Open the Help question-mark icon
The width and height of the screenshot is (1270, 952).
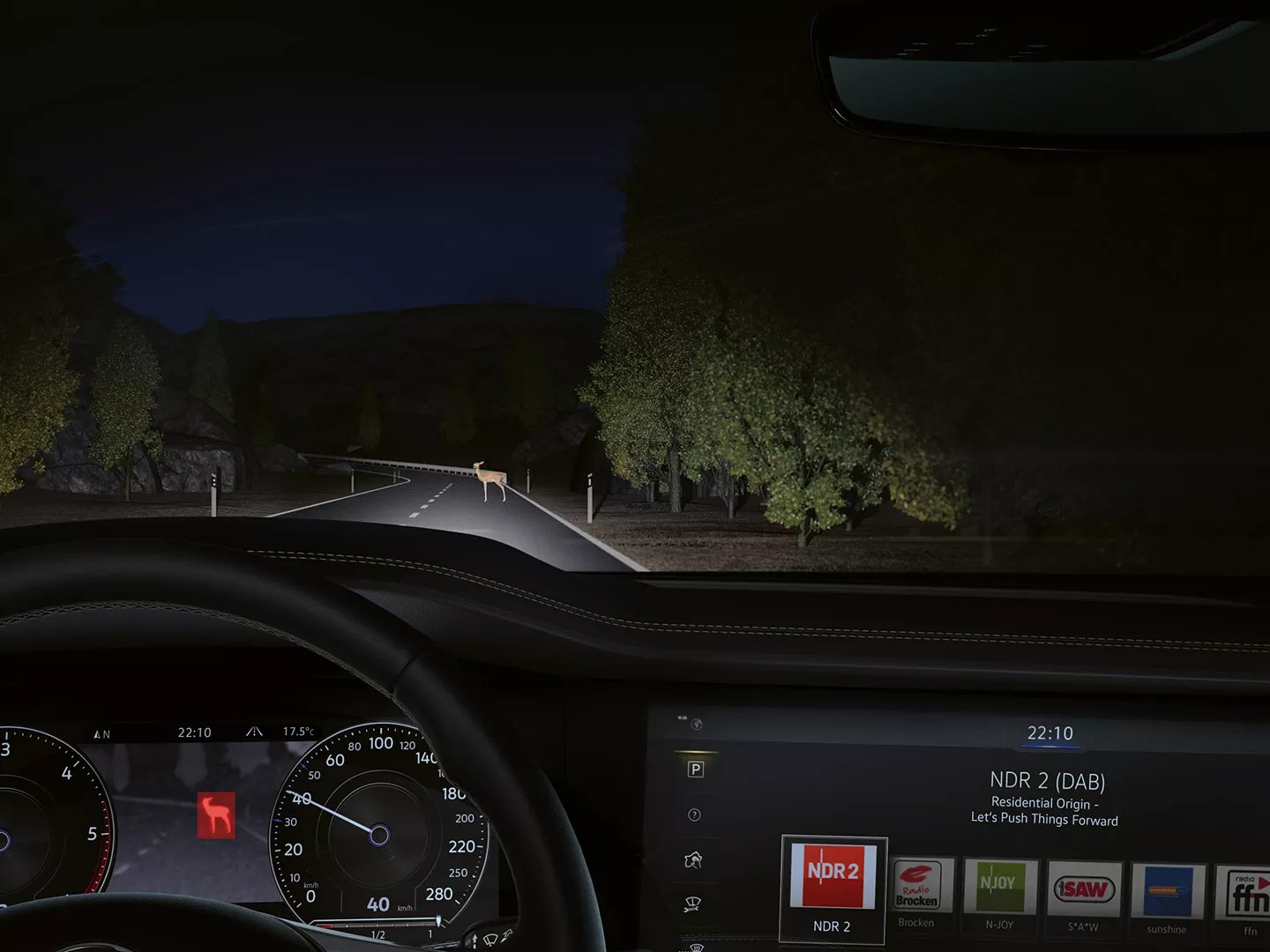point(694,815)
